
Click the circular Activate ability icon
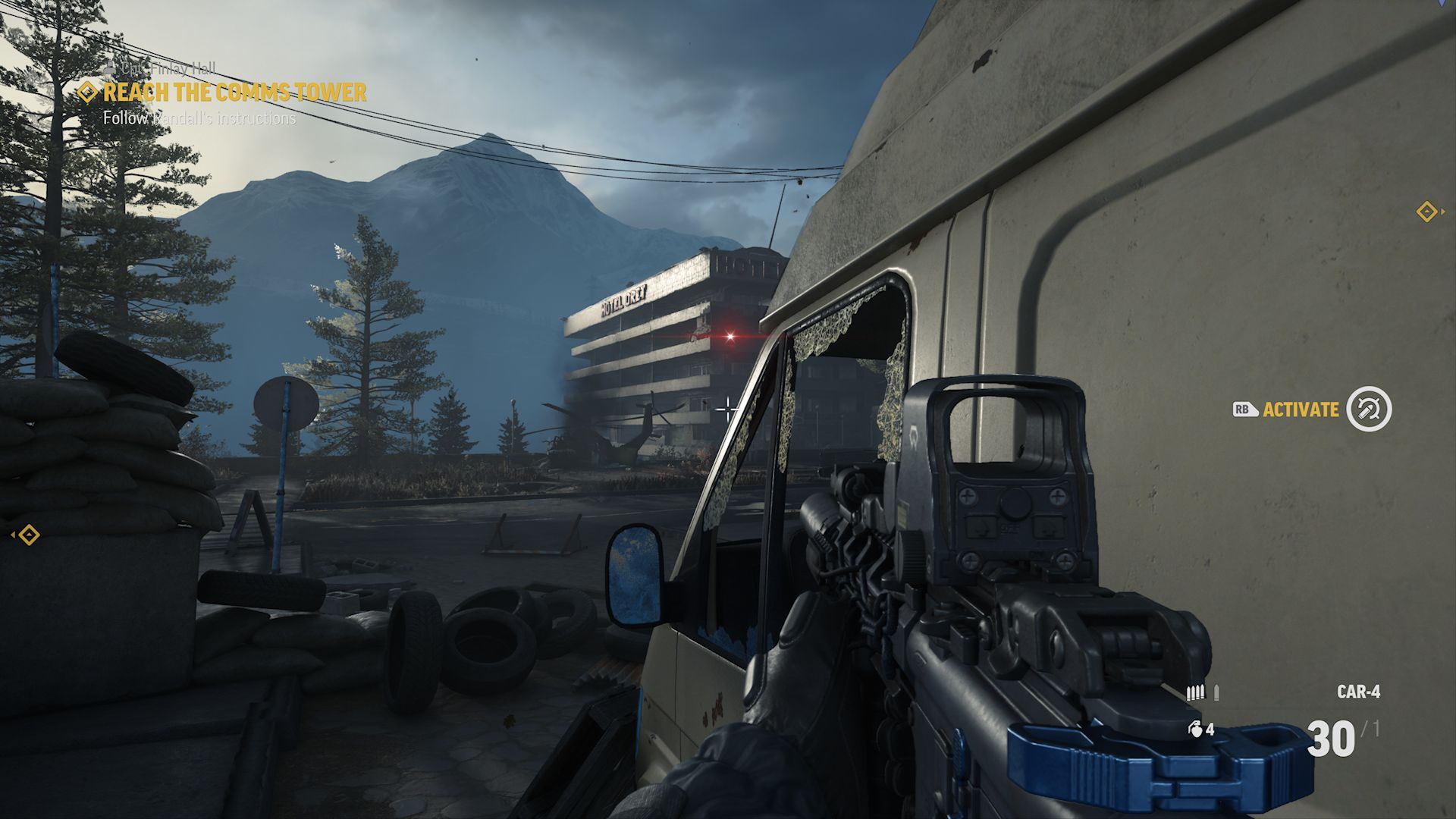click(x=1369, y=409)
